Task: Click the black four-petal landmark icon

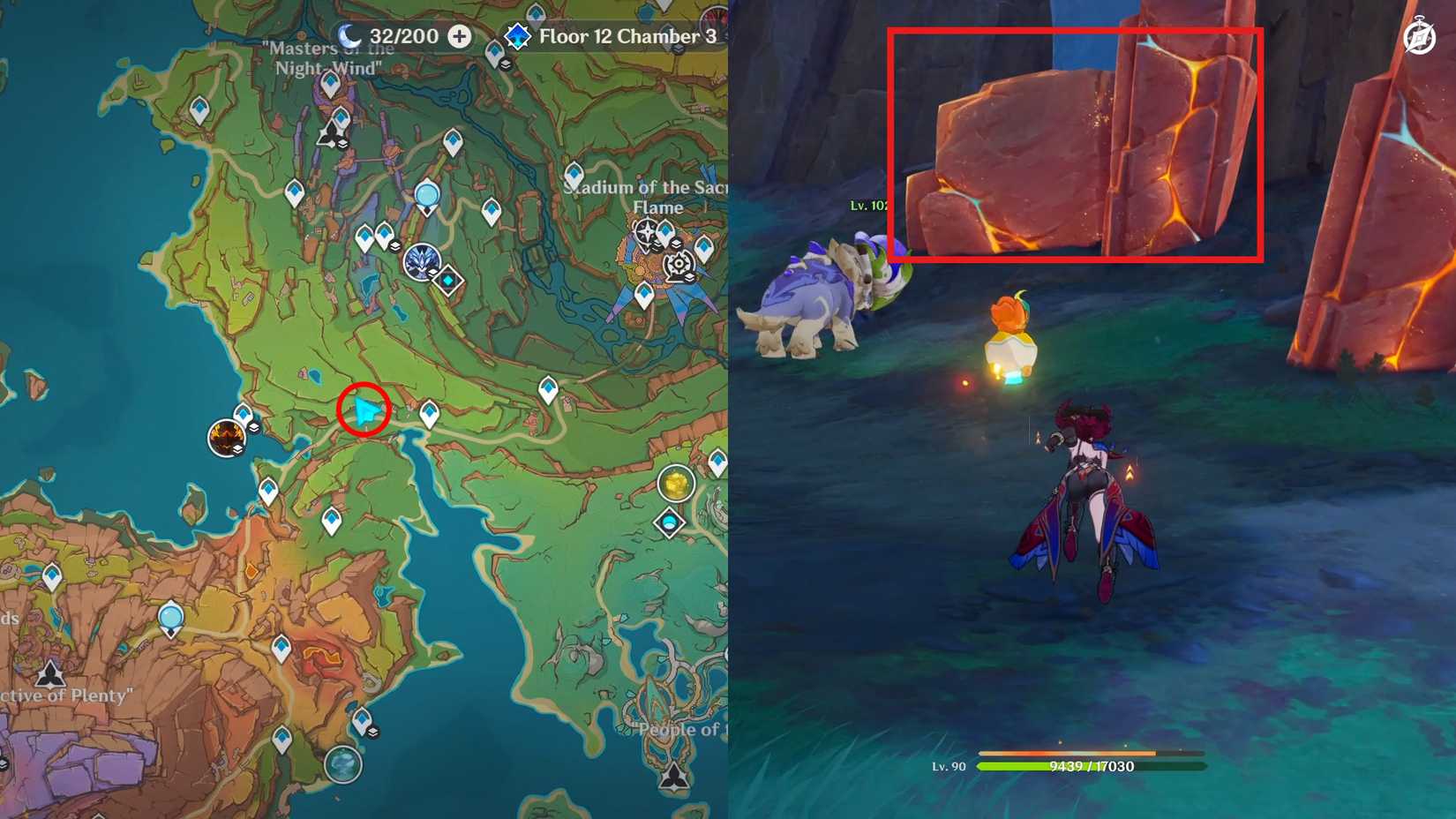Action: (x=647, y=231)
